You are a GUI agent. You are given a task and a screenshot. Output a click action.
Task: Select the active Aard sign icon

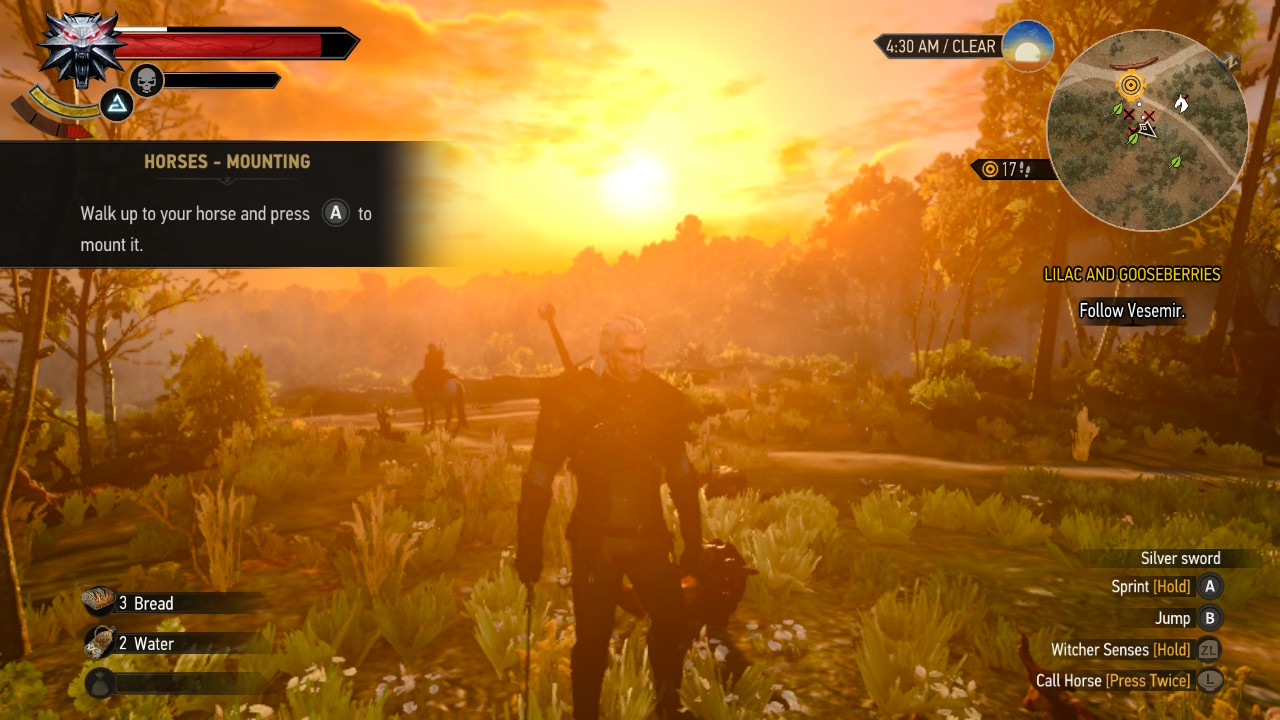click(x=118, y=104)
